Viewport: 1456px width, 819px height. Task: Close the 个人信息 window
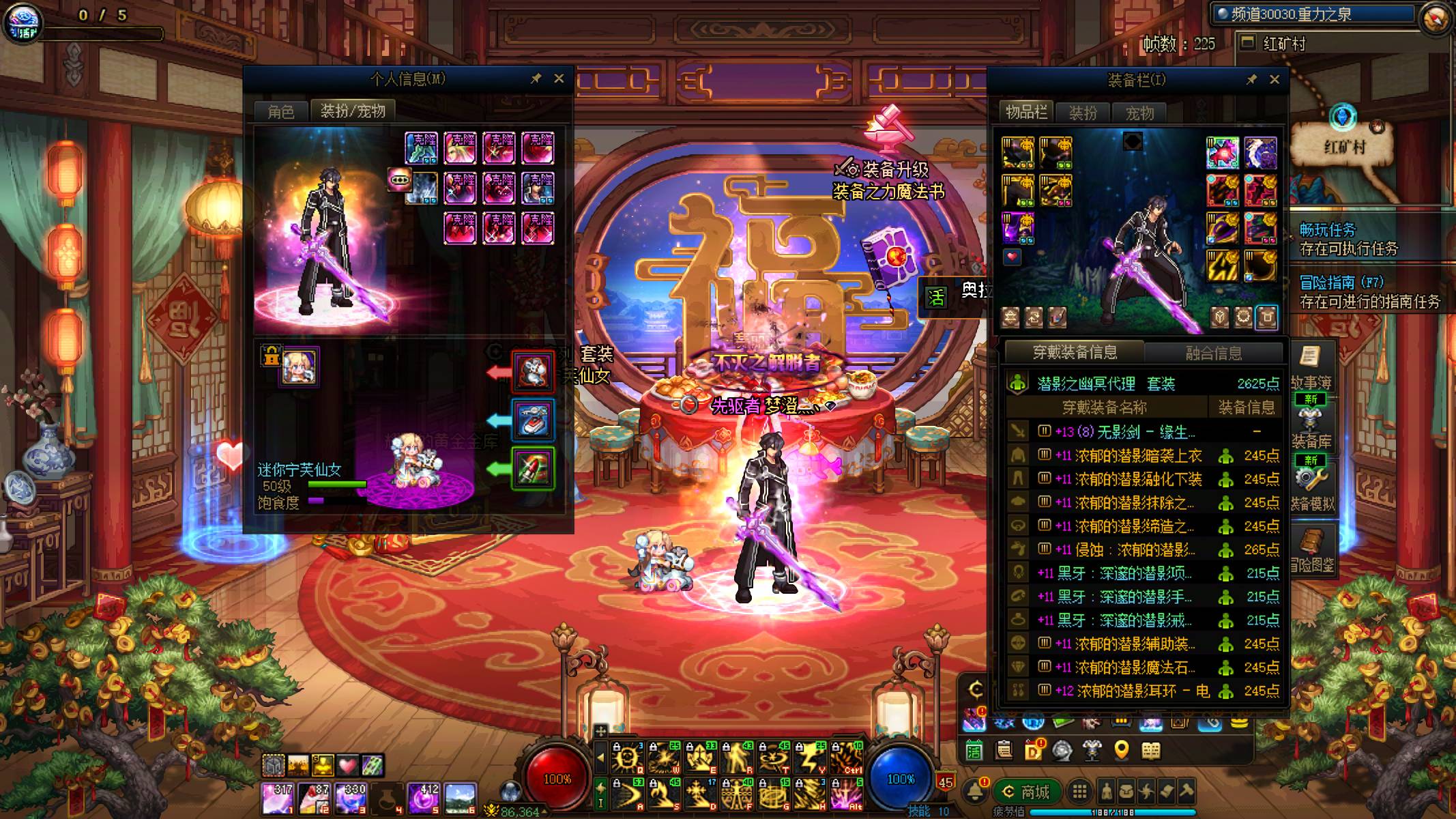point(559,78)
